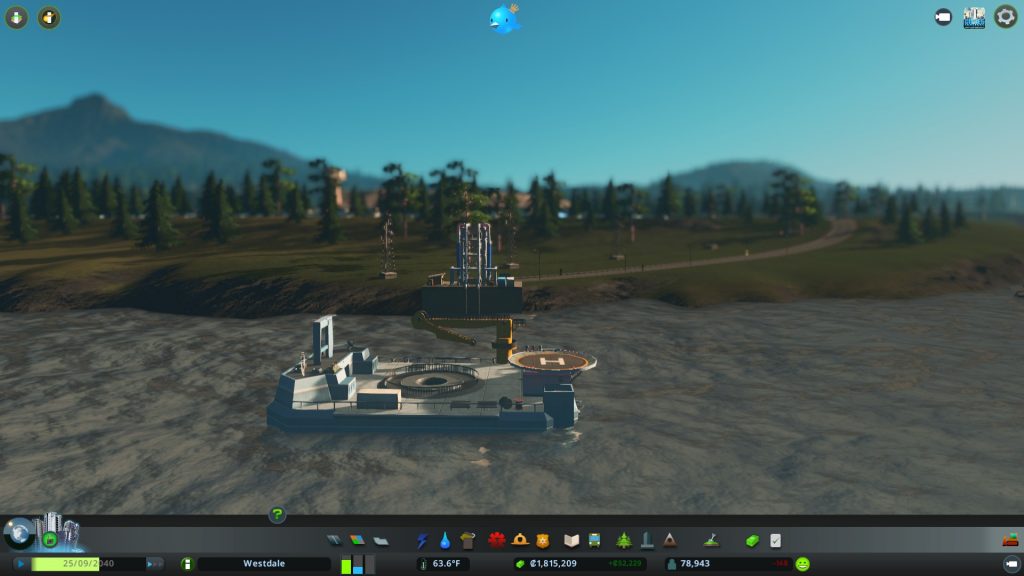Select the Parks tree menu
Viewport: 1024px width, 576px height.
(x=624, y=541)
